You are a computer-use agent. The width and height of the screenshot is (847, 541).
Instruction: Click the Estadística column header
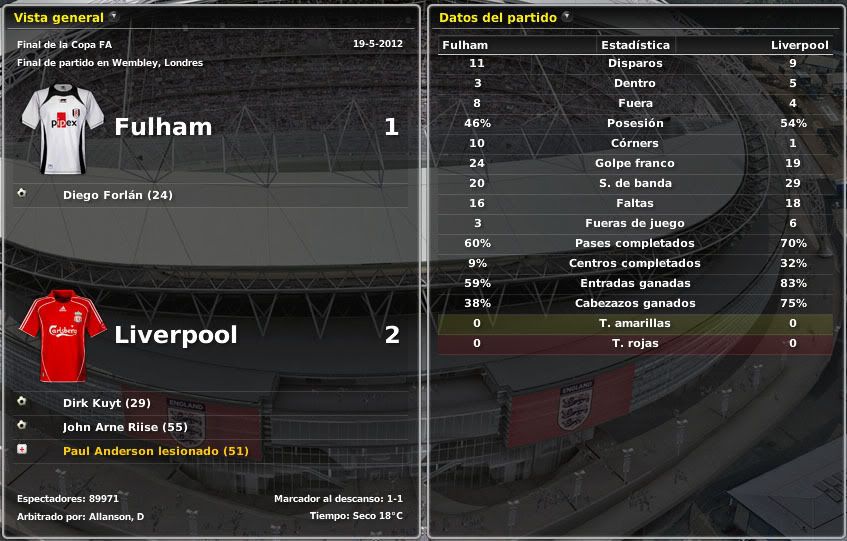(x=635, y=45)
